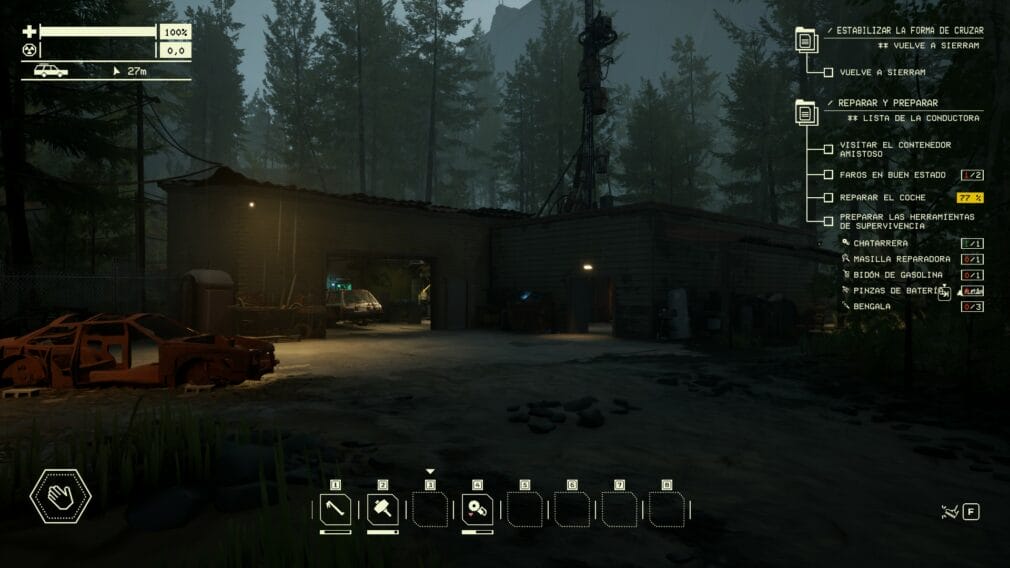1010x568 pixels.
Task: Select the crowbar in hotbar slot 1
Action: pyautogui.click(x=335, y=510)
